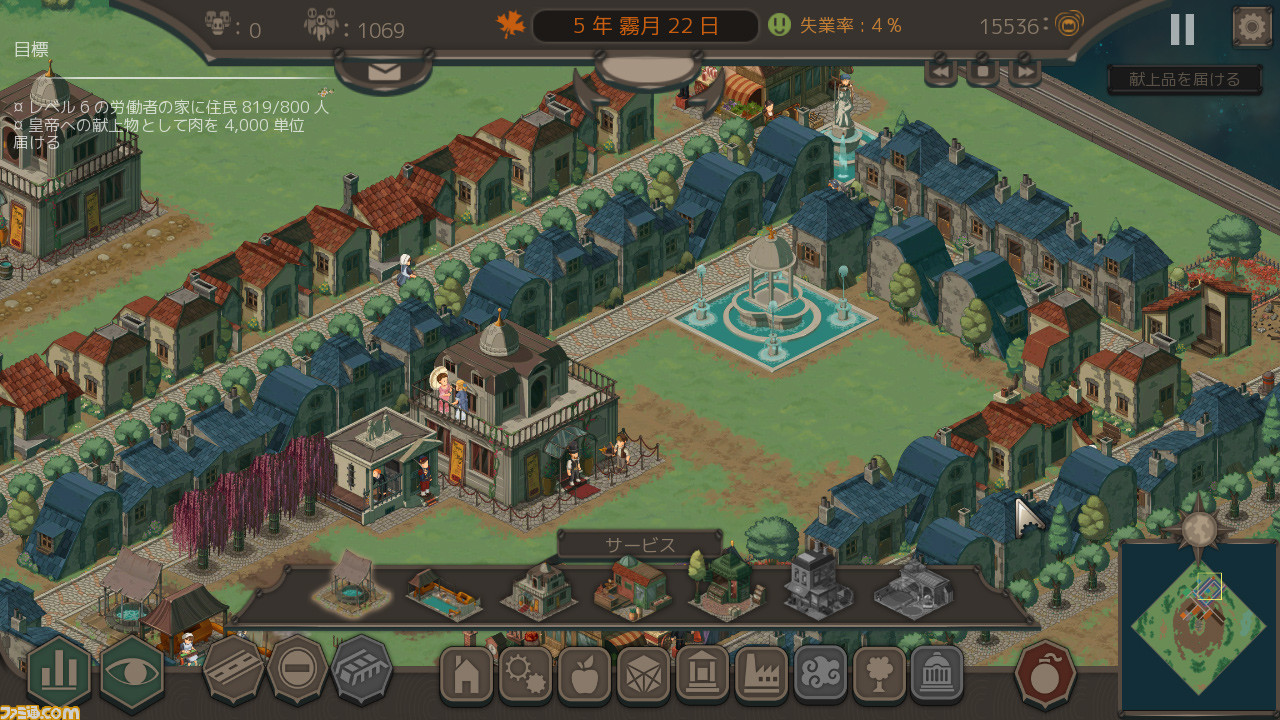The image size is (1280, 720).
Task: Open the apple food build category
Action: pos(584,675)
